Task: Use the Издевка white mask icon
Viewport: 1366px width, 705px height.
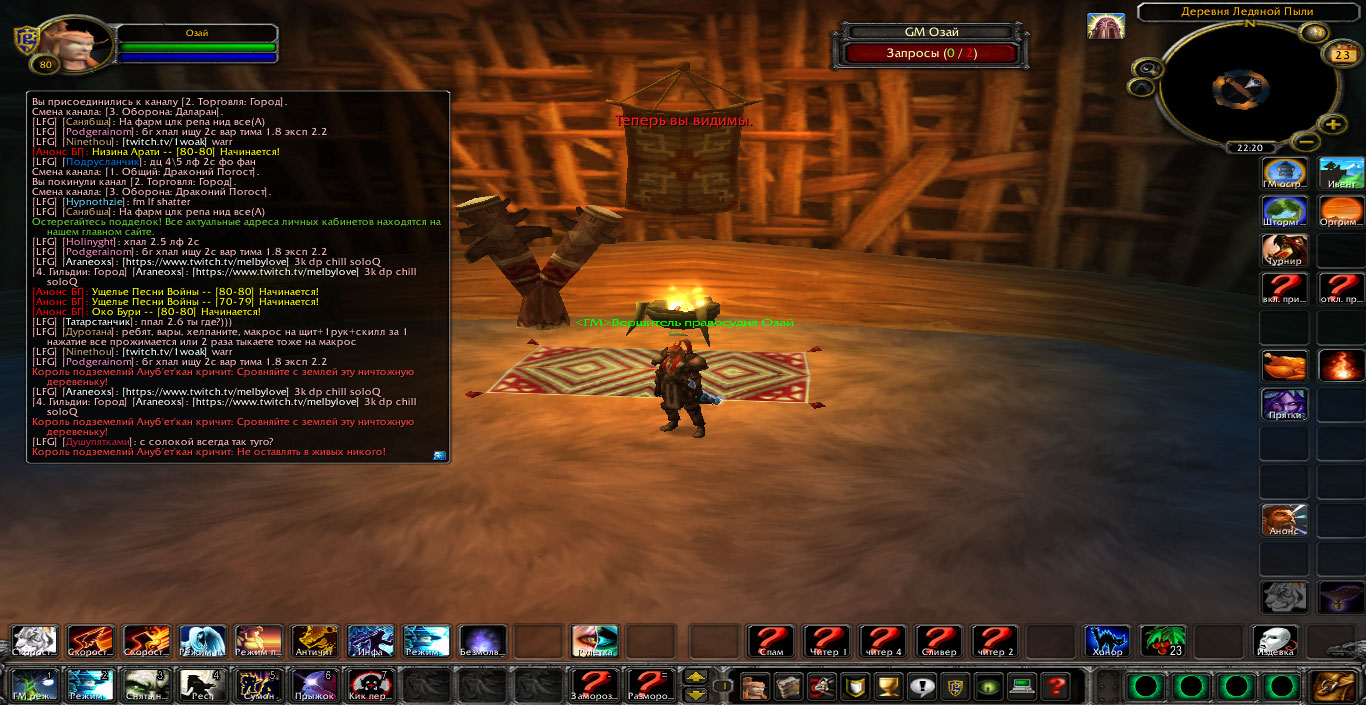Action: click(1275, 642)
